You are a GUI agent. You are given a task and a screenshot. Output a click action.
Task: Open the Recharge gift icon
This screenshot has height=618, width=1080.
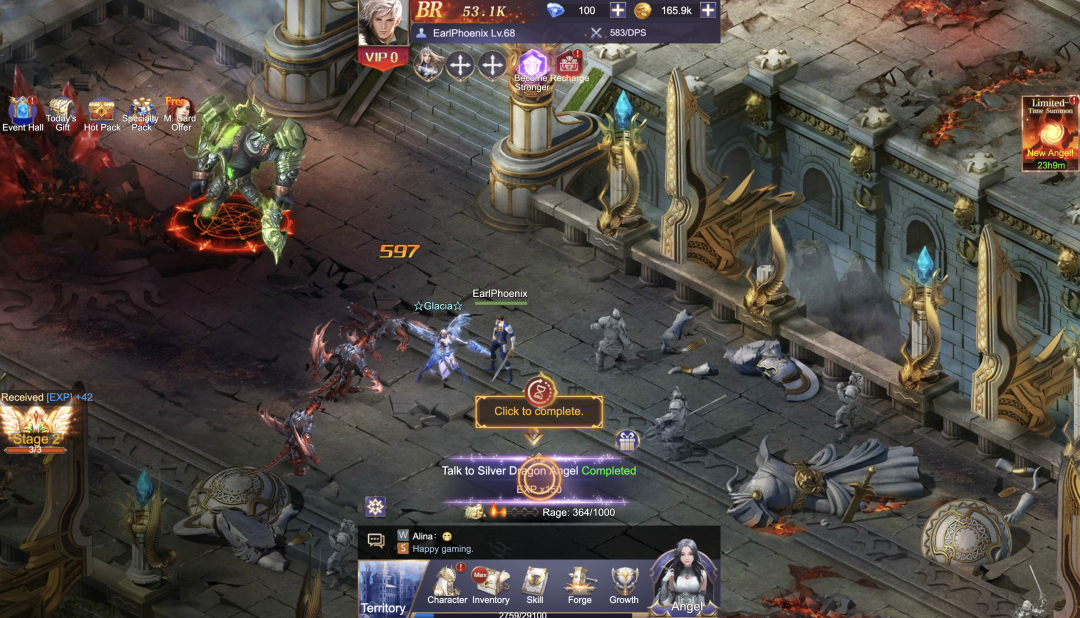point(569,66)
